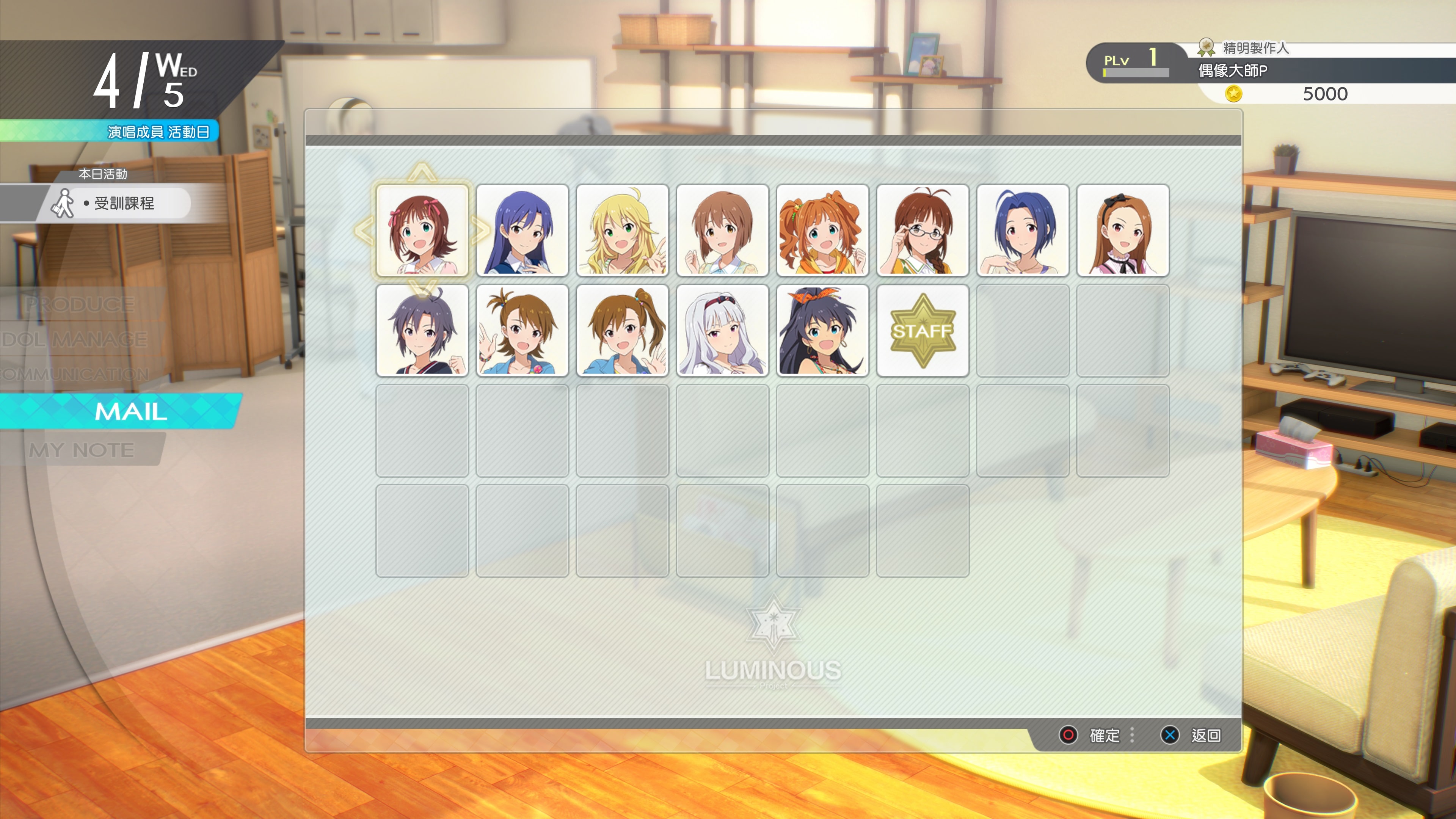The height and width of the screenshot is (819, 1456).
Task: Select Miki's blonde portrait
Action: coord(622,231)
